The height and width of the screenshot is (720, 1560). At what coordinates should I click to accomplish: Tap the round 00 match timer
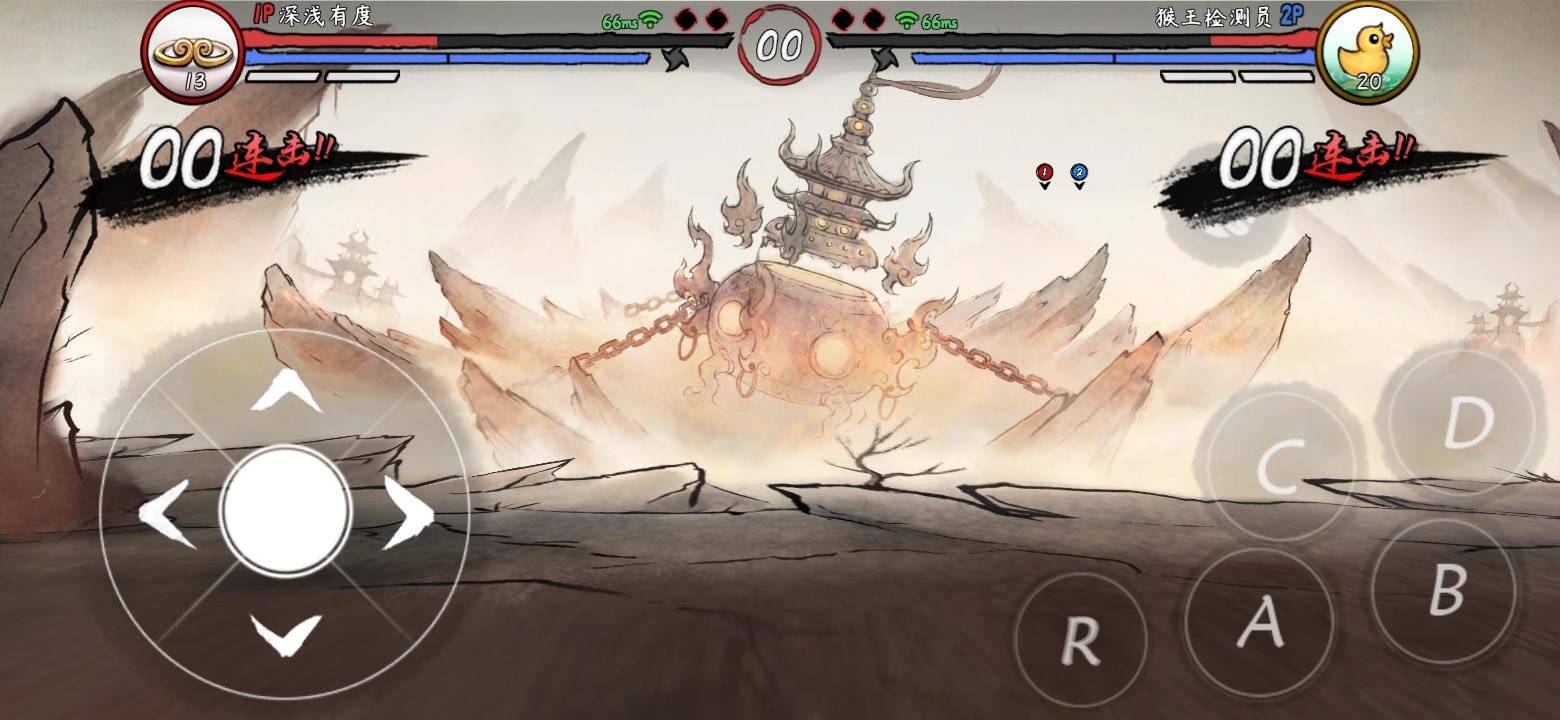(x=780, y=44)
